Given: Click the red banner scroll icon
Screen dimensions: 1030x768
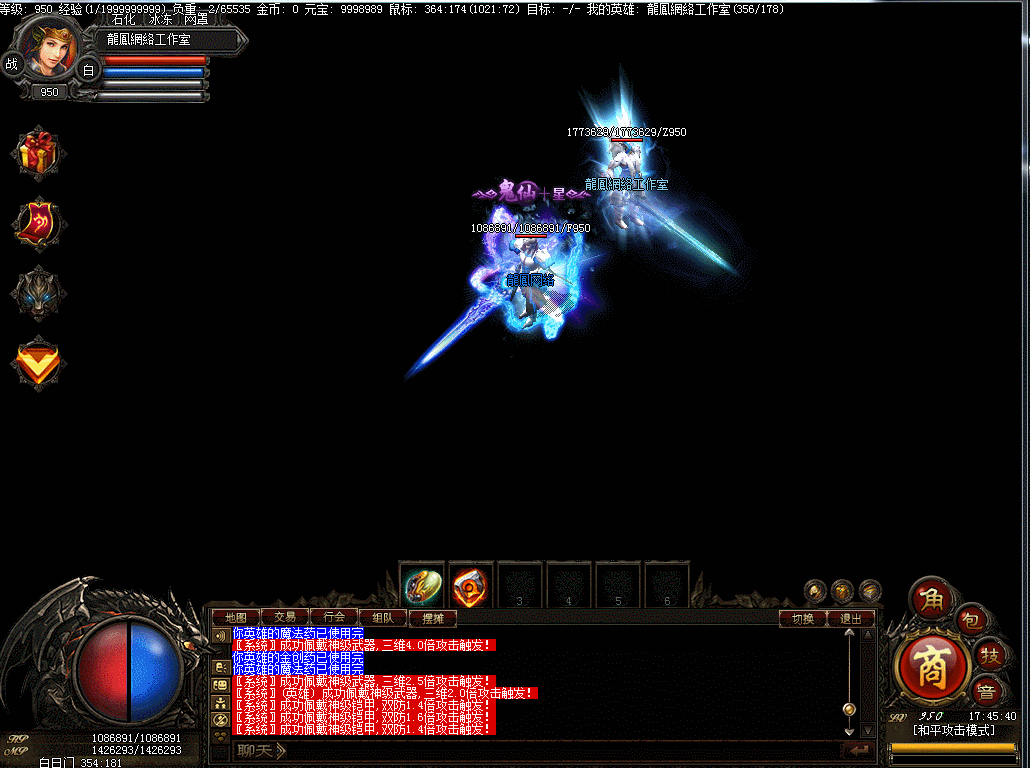Looking at the screenshot, I should click(x=39, y=221).
